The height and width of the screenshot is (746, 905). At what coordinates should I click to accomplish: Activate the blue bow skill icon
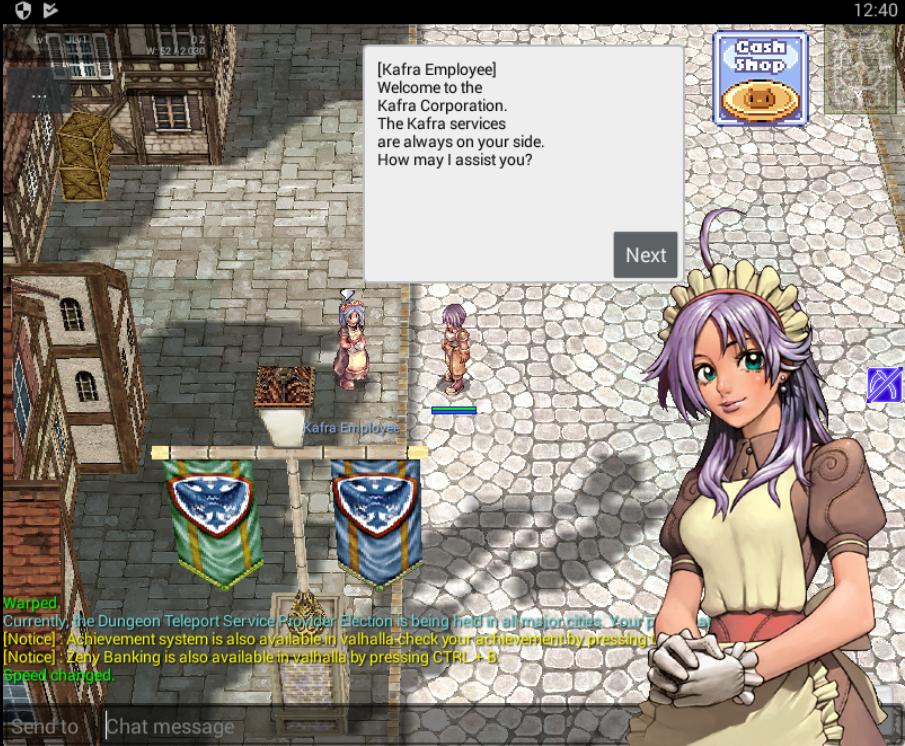point(885,385)
